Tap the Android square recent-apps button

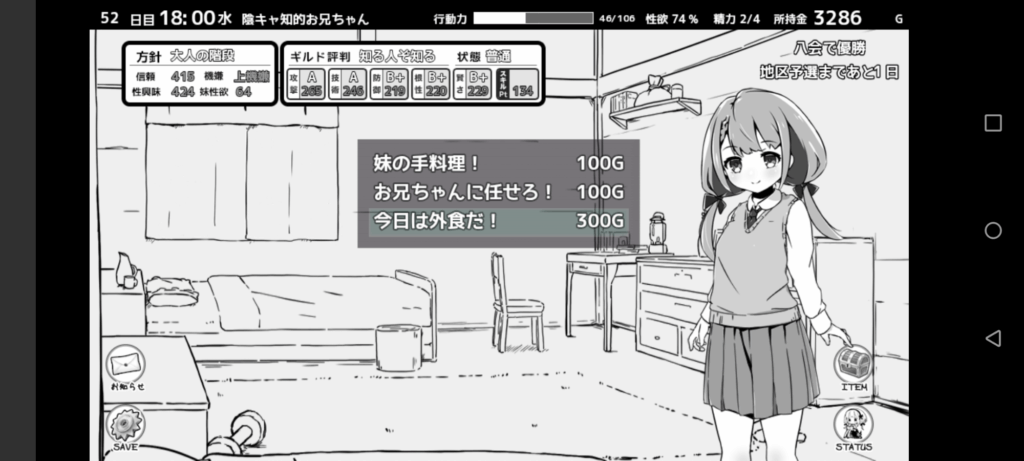tap(993, 123)
